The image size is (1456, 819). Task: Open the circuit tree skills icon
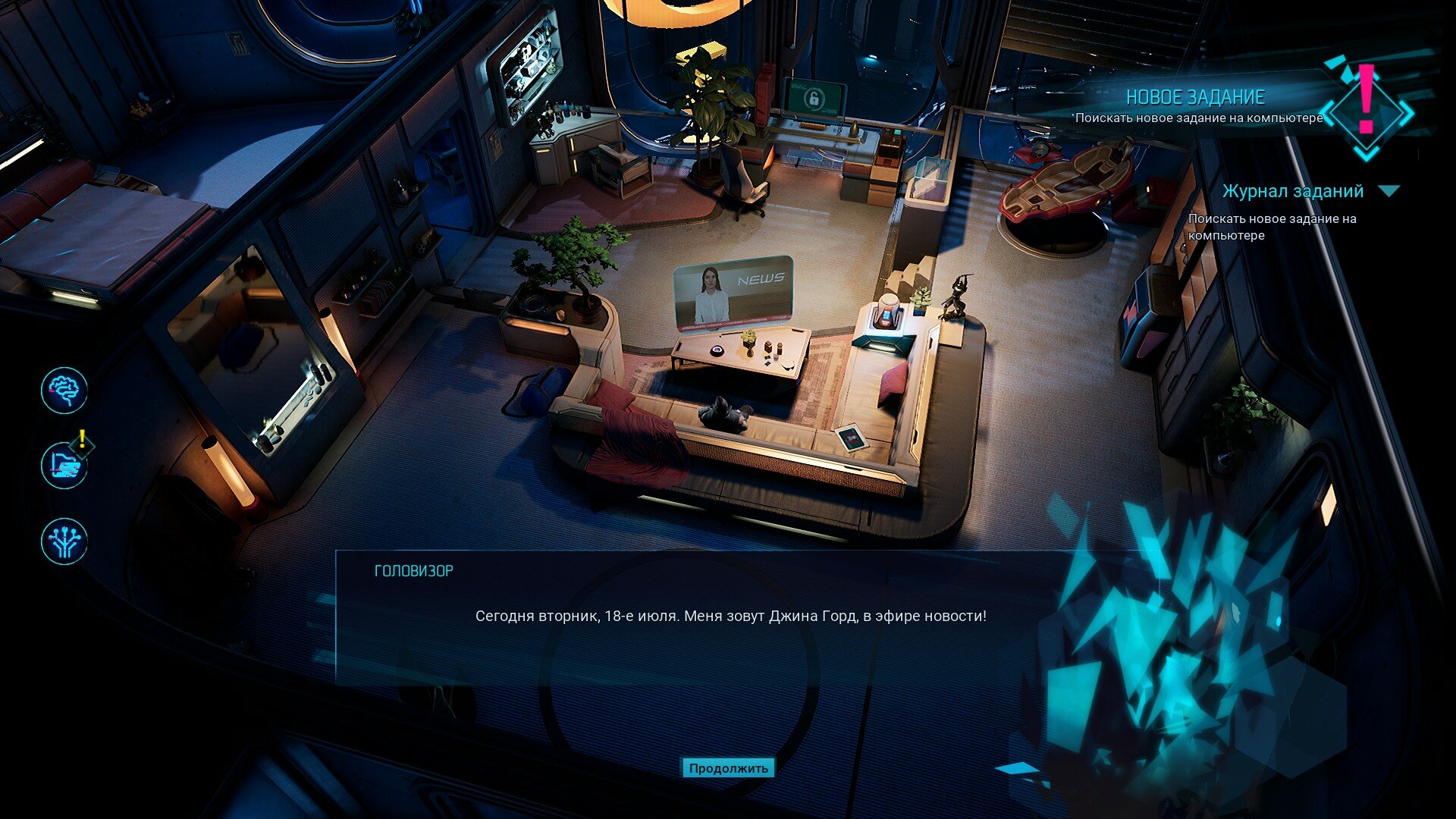click(x=64, y=541)
